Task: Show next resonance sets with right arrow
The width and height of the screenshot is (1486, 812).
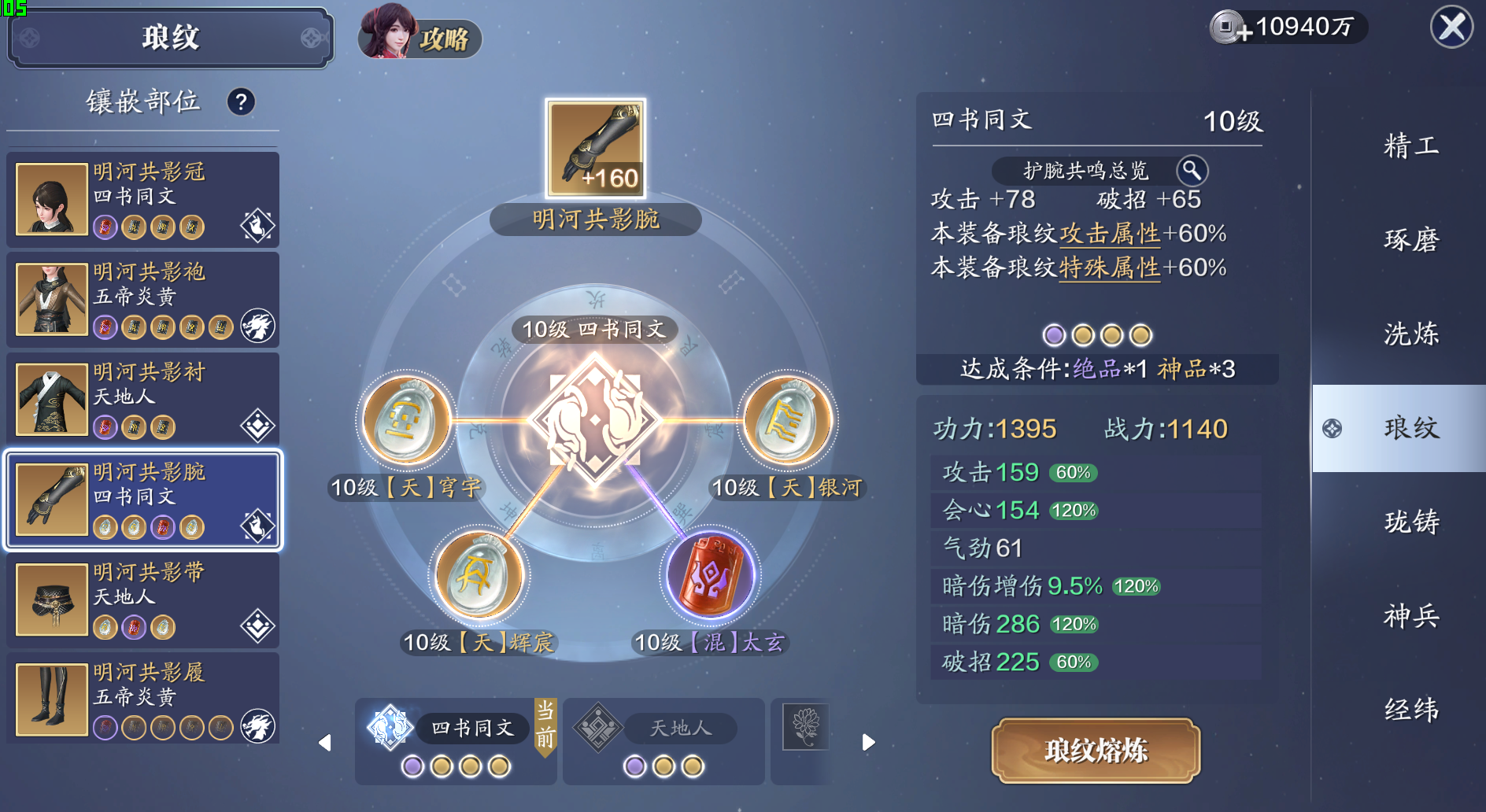Action: tap(868, 742)
